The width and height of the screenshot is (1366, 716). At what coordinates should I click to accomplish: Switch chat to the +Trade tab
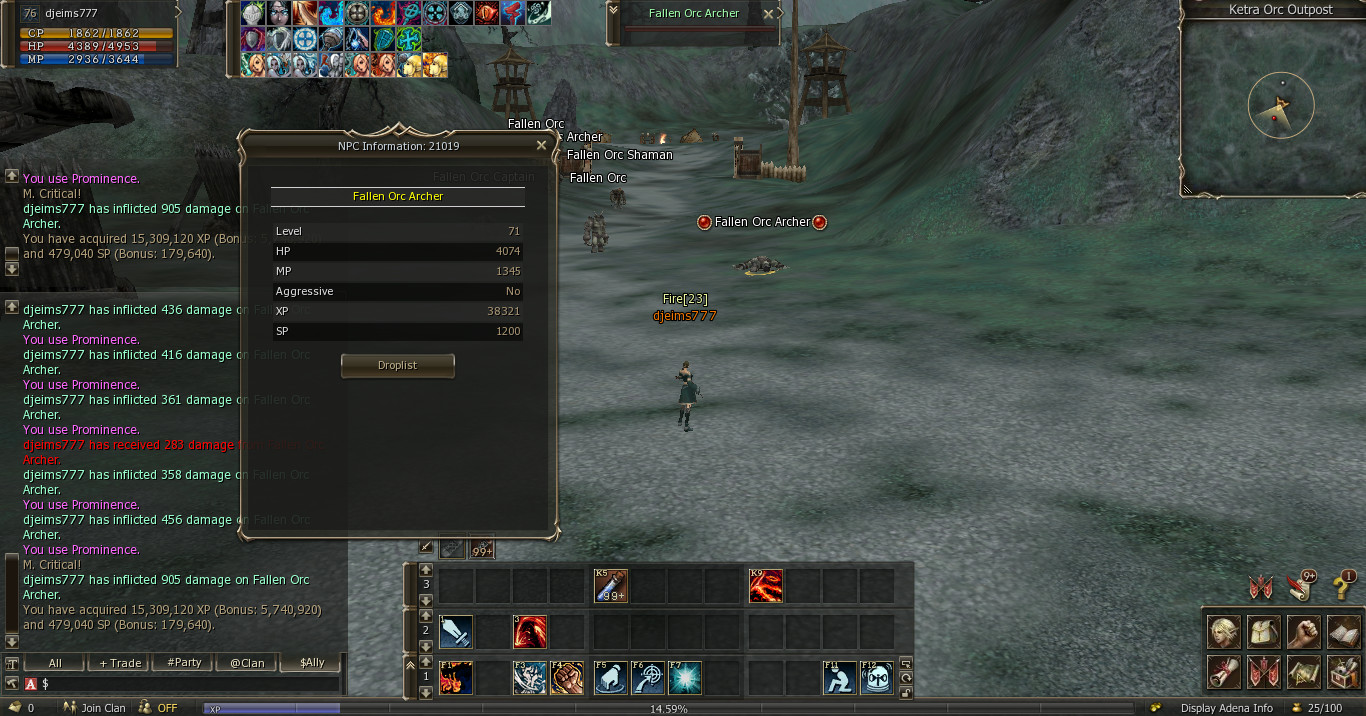point(120,663)
